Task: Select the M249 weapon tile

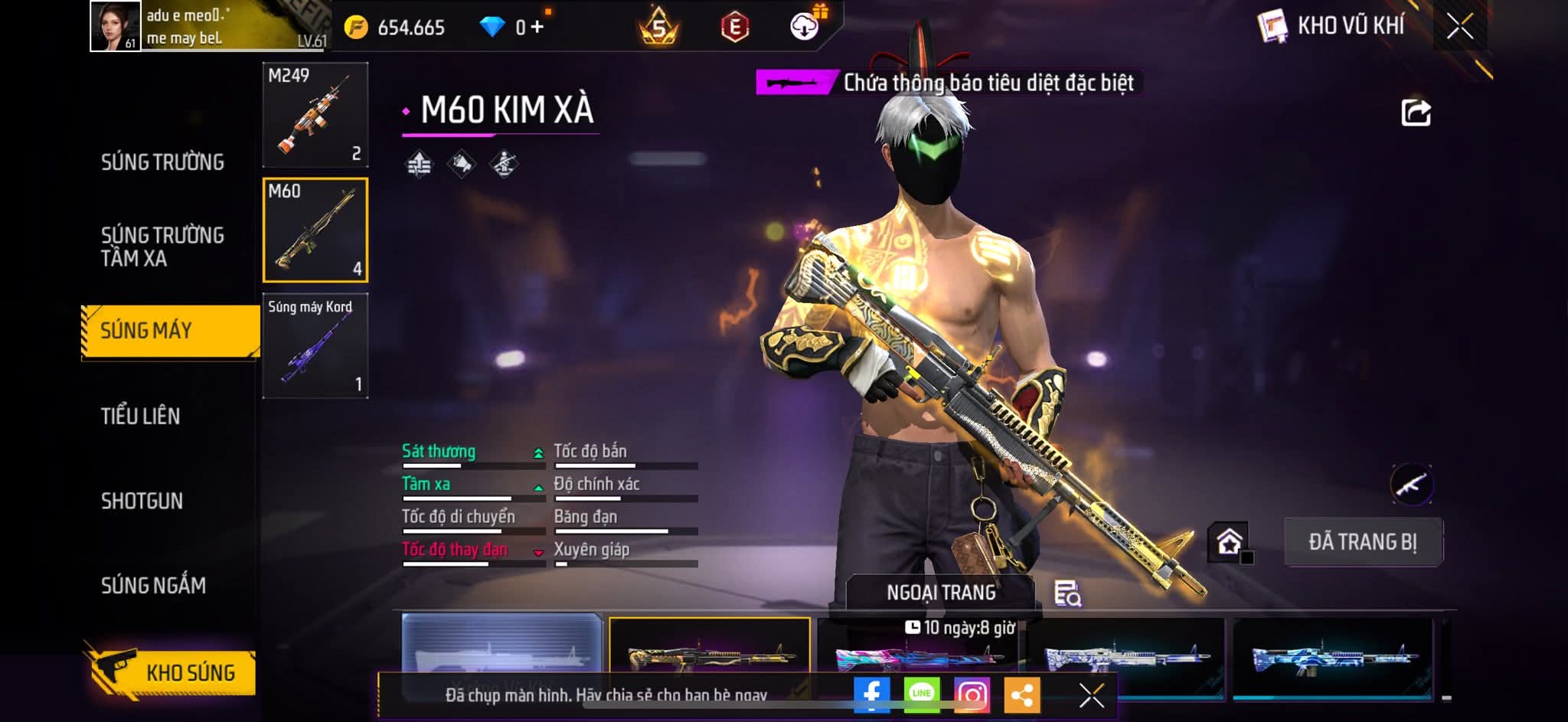Action: 315,115
